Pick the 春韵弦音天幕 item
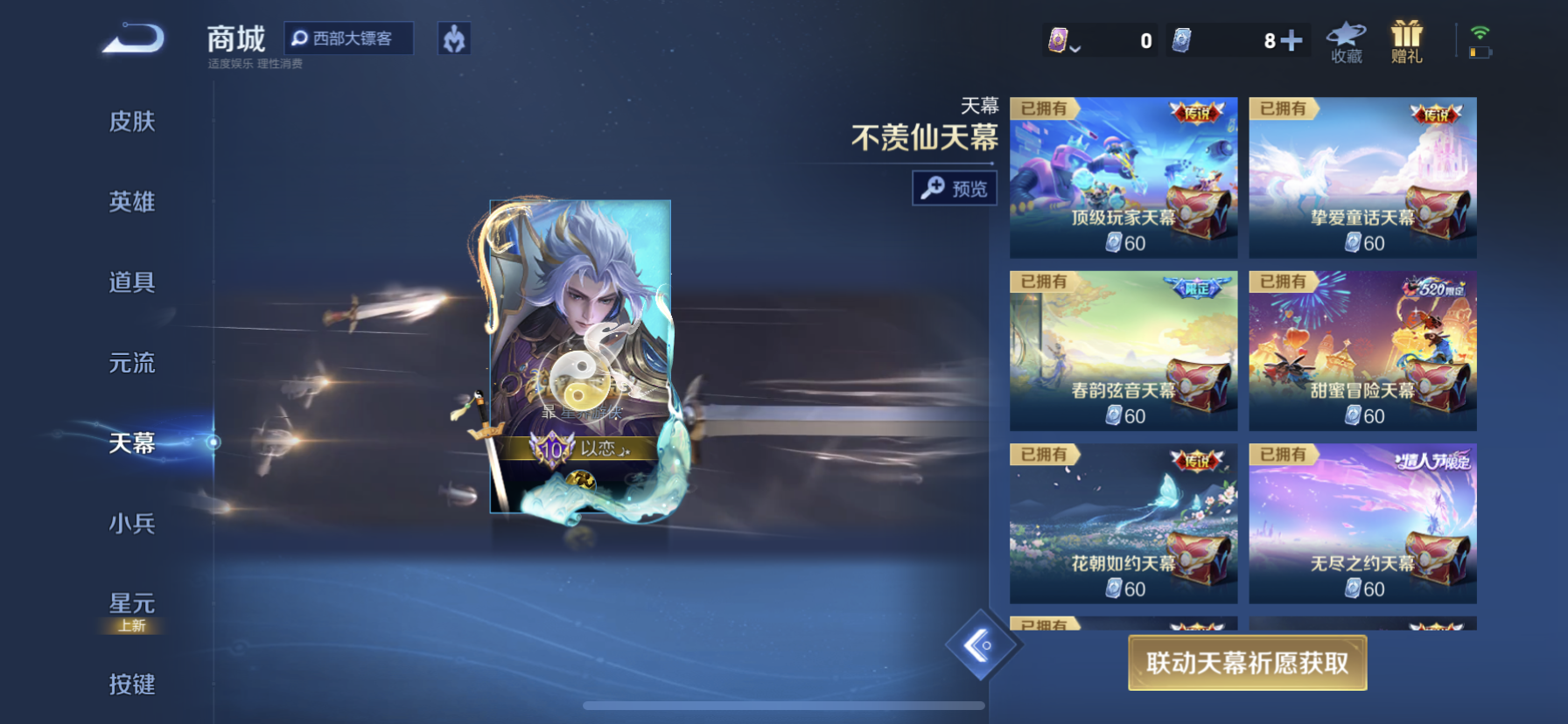Image resolution: width=1568 pixels, height=724 pixels. pyautogui.click(x=1123, y=351)
